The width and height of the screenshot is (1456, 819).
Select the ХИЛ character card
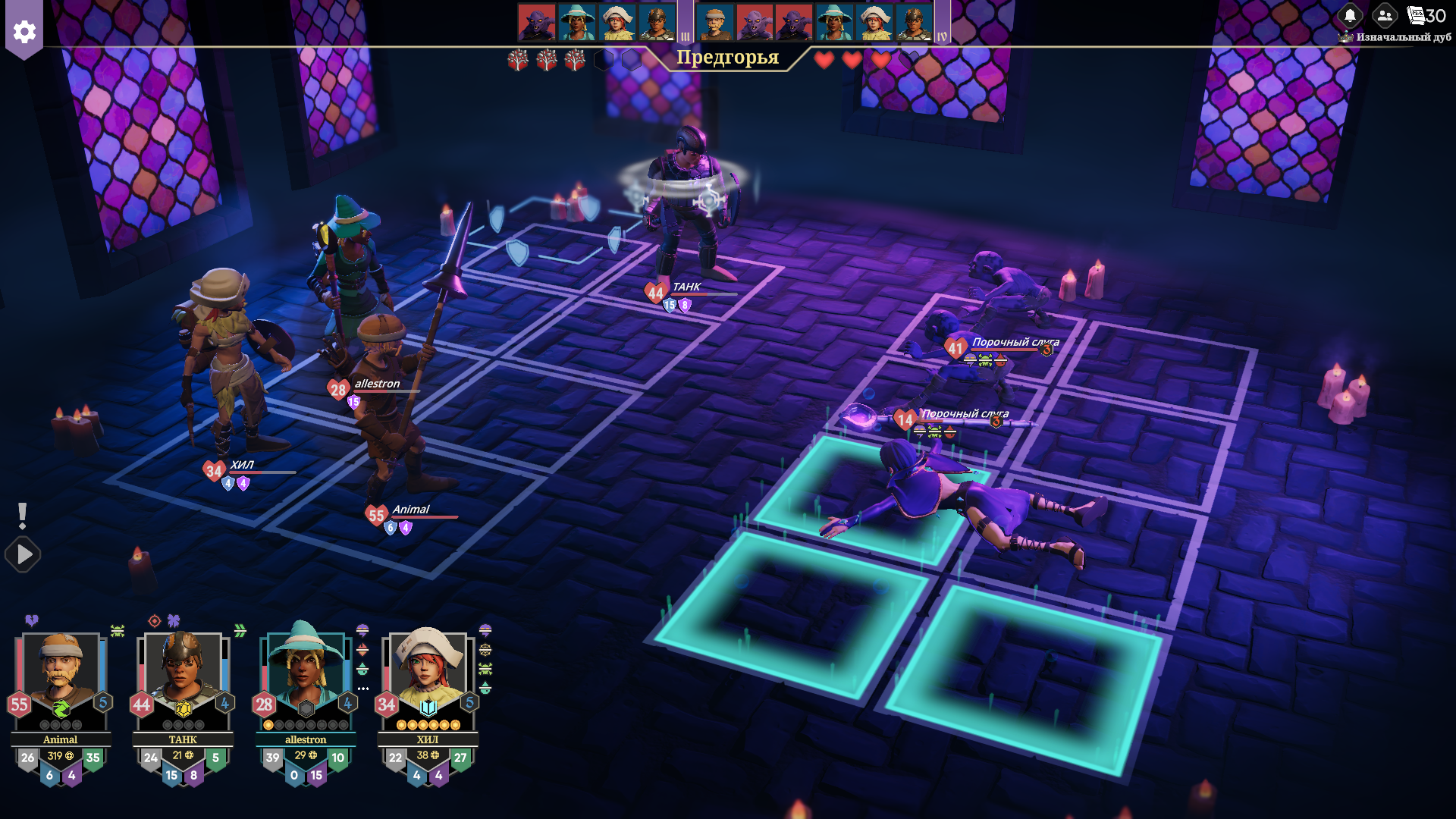[x=428, y=675]
